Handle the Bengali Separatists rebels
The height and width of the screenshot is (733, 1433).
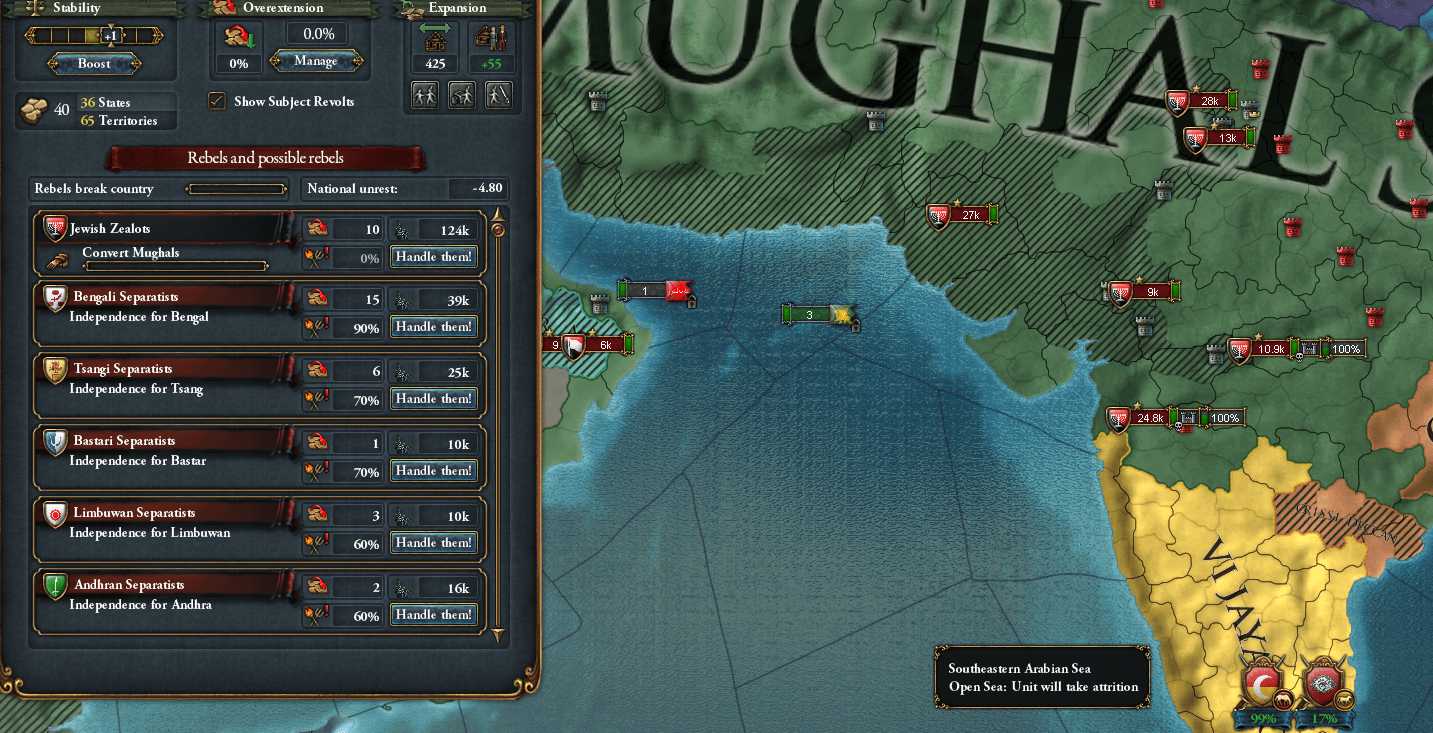(433, 327)
